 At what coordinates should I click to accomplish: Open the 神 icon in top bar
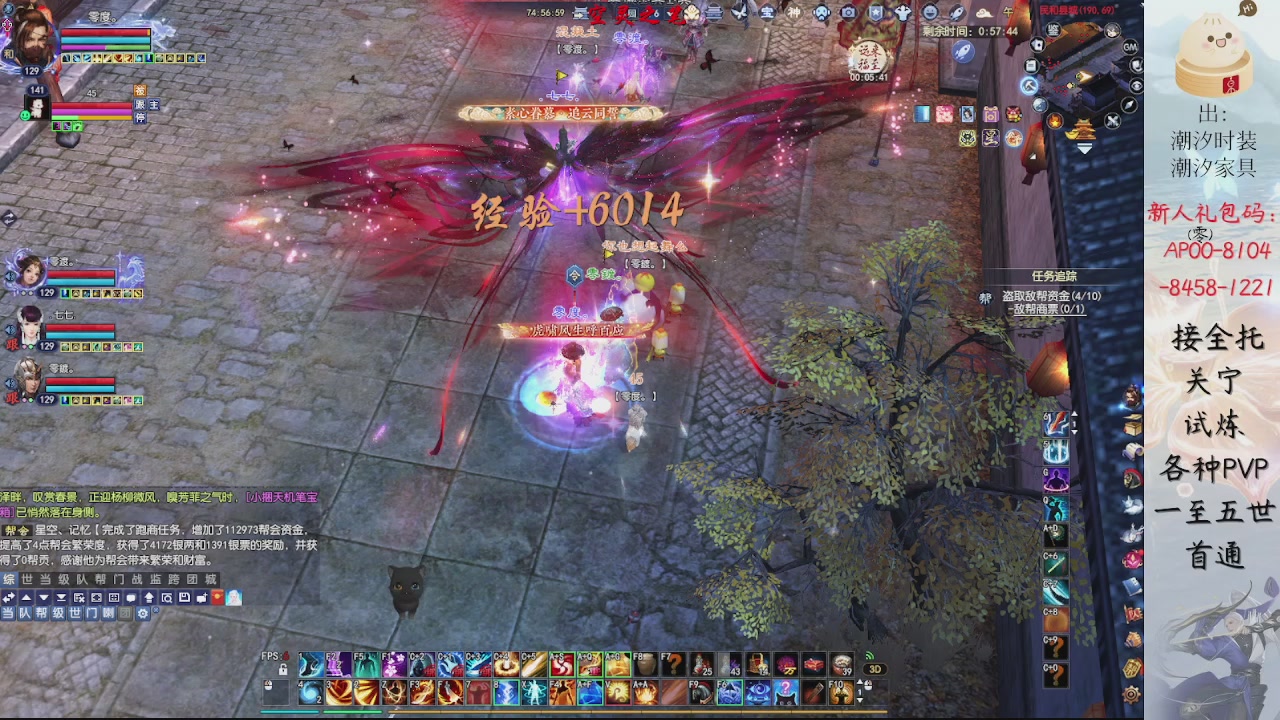tap(794, 13)
